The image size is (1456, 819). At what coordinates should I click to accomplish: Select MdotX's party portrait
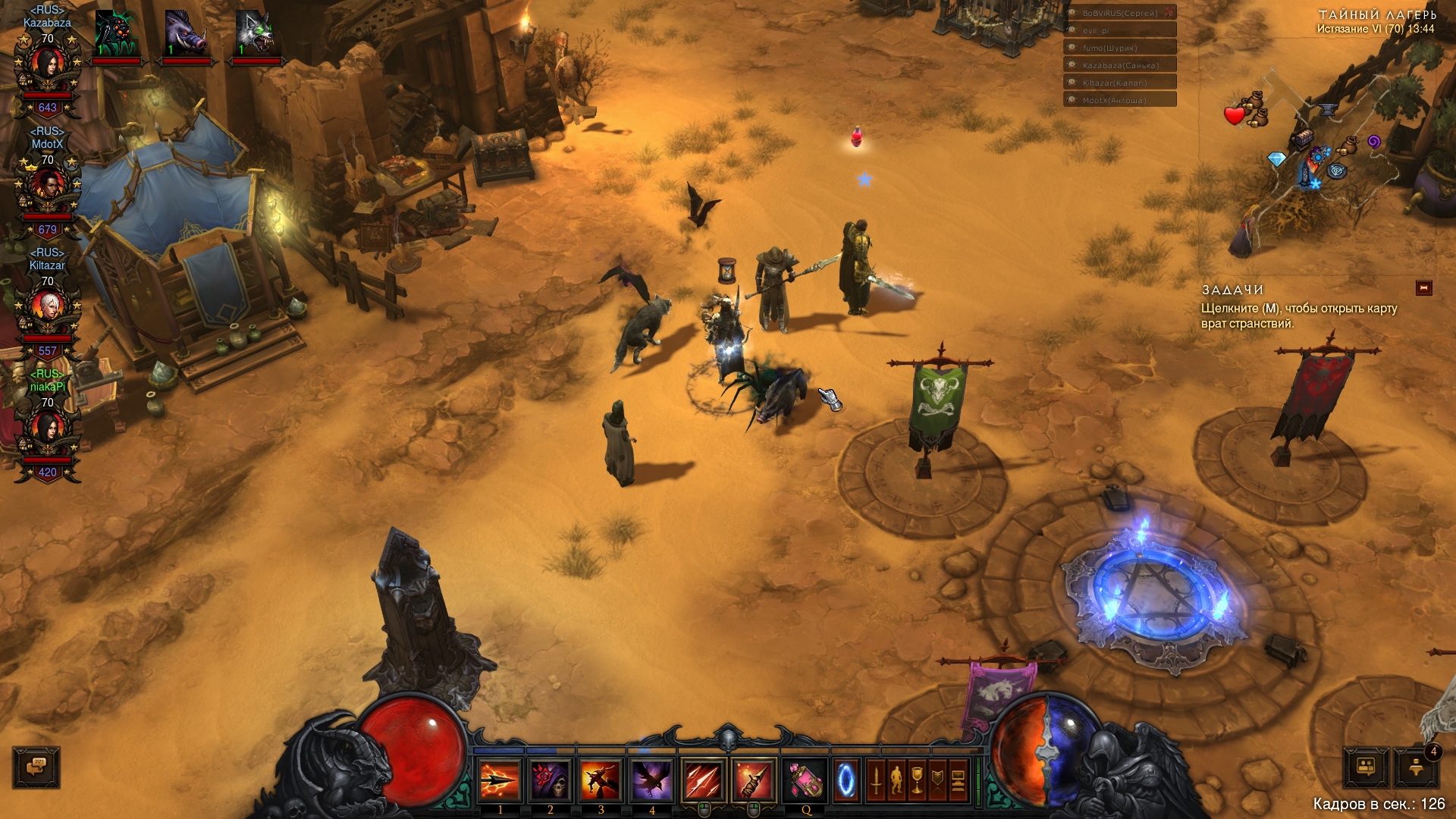pyautogui.click(x=48, y=190)
